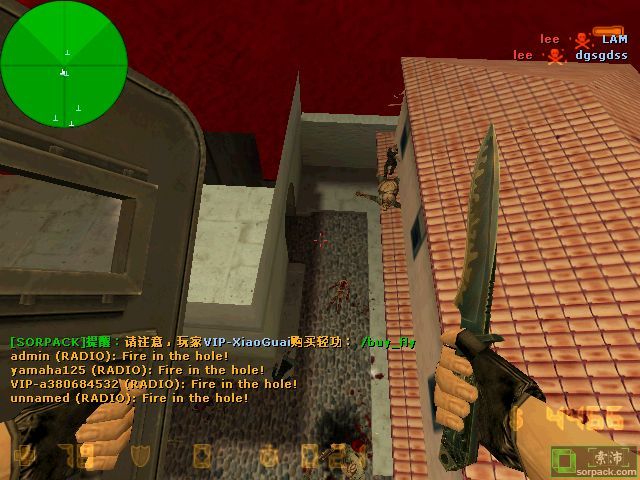640x480 pixels.
Task: Click the green circular radar
Action: pos(64,64)
